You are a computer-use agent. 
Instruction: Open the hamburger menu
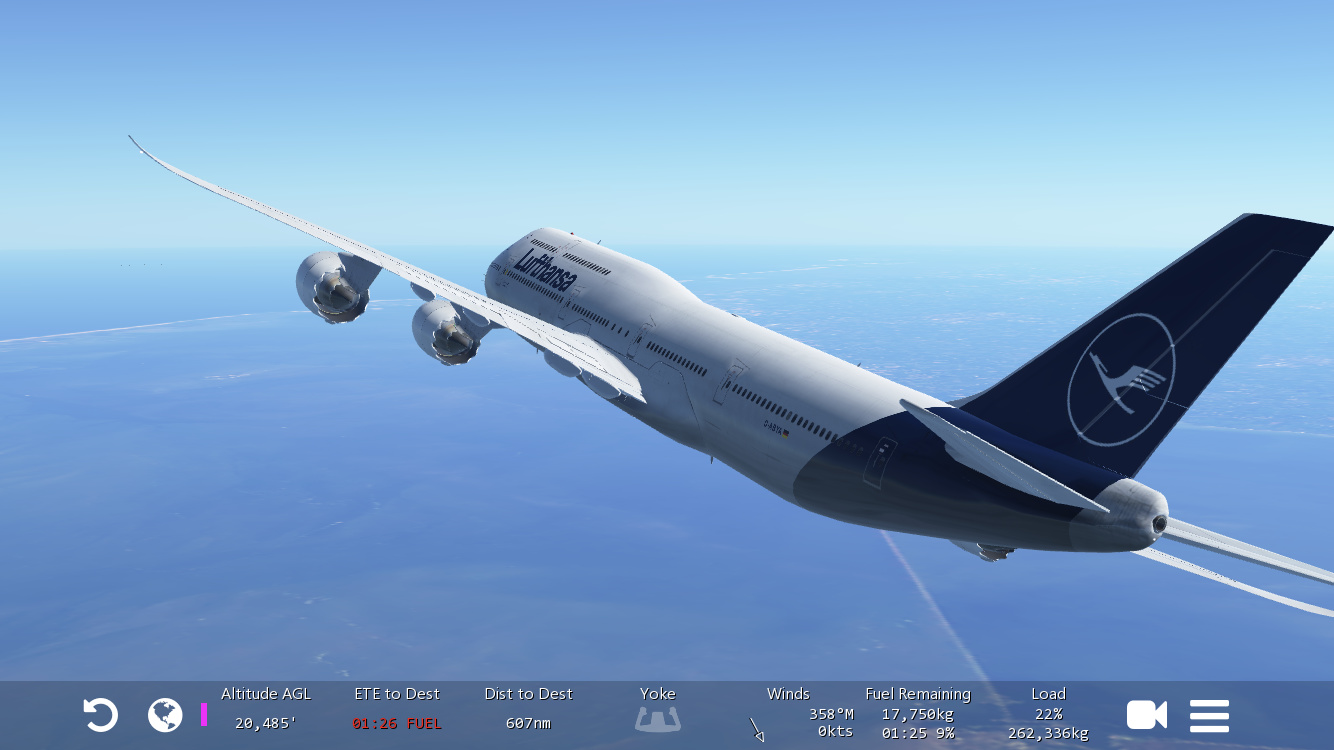pos(1209,715)
